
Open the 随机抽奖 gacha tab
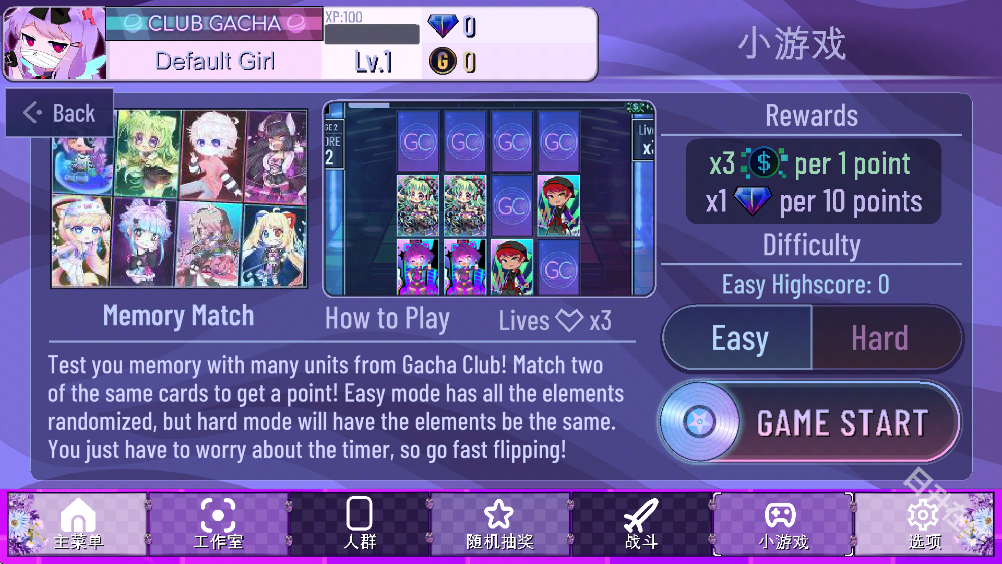point(499,524)
